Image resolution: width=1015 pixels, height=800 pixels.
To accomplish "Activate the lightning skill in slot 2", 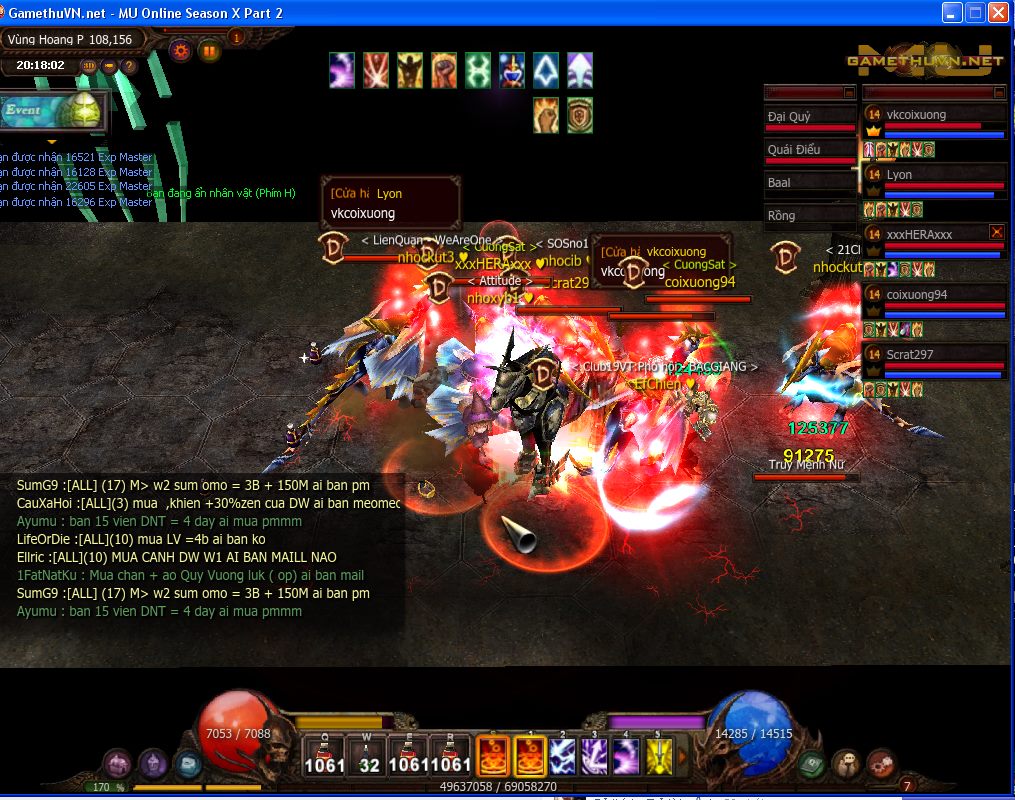I will [x=562, y=757].
